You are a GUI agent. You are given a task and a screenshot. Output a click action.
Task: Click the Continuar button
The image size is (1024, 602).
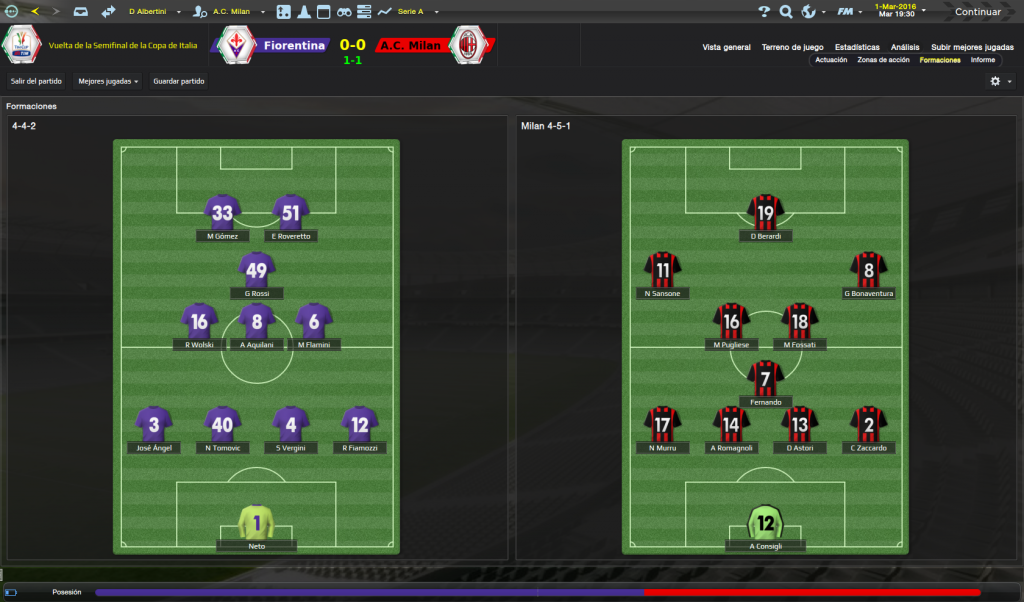[976, 12]
